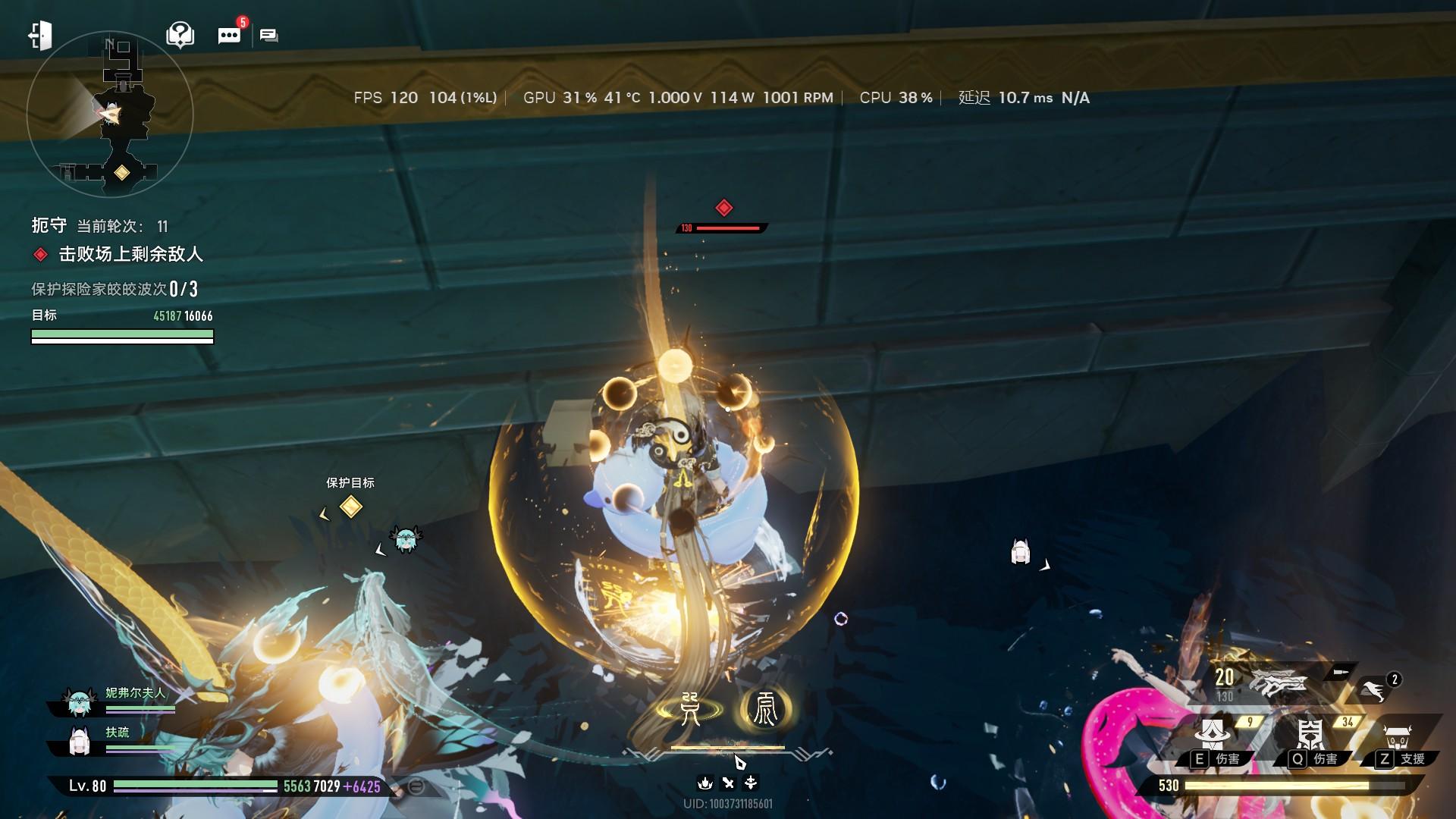Expand the circular minimap
This screenshot has height=819, width=1456.
(x=110, y=115)
